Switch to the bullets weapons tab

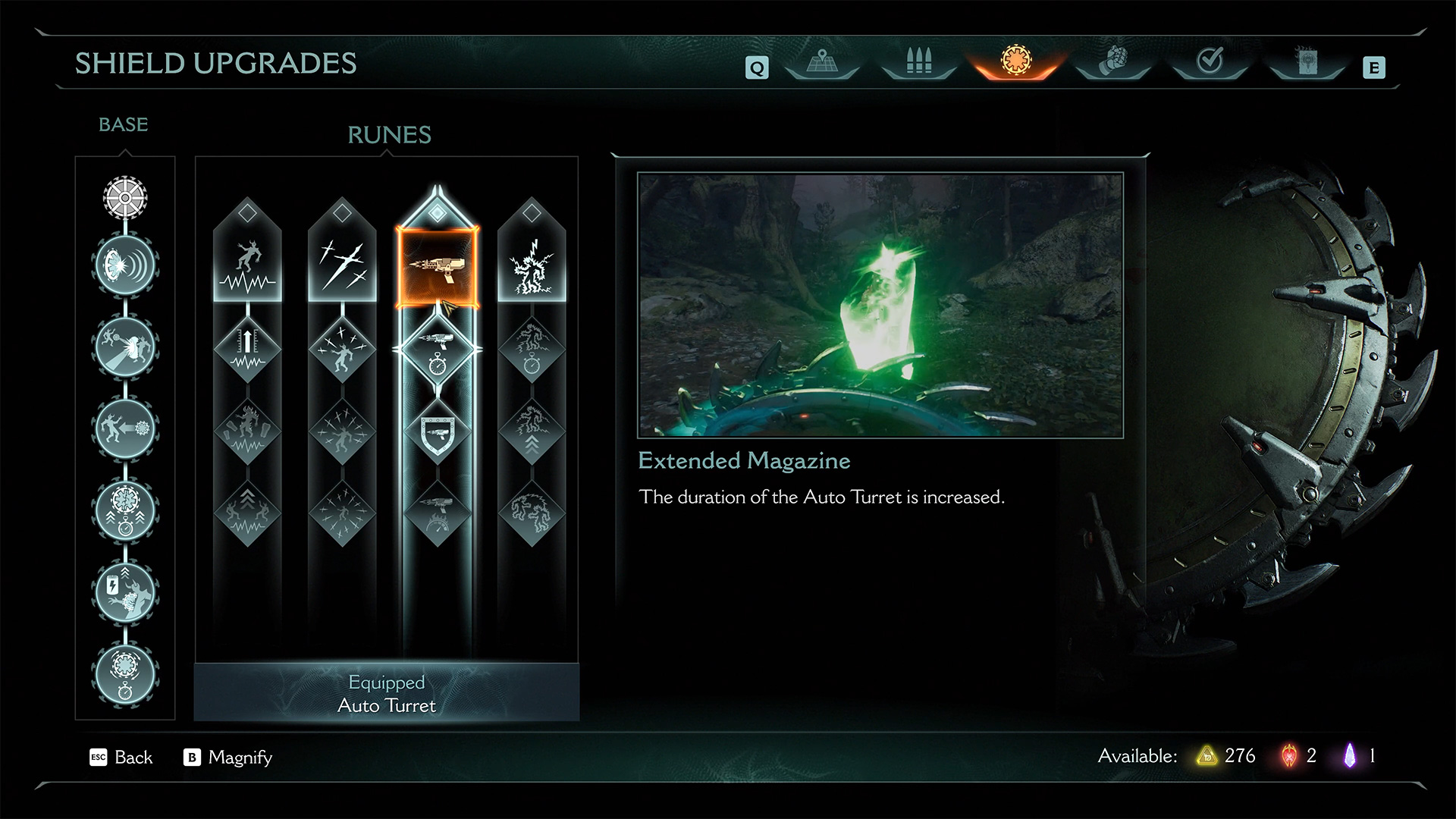(918, 61)
